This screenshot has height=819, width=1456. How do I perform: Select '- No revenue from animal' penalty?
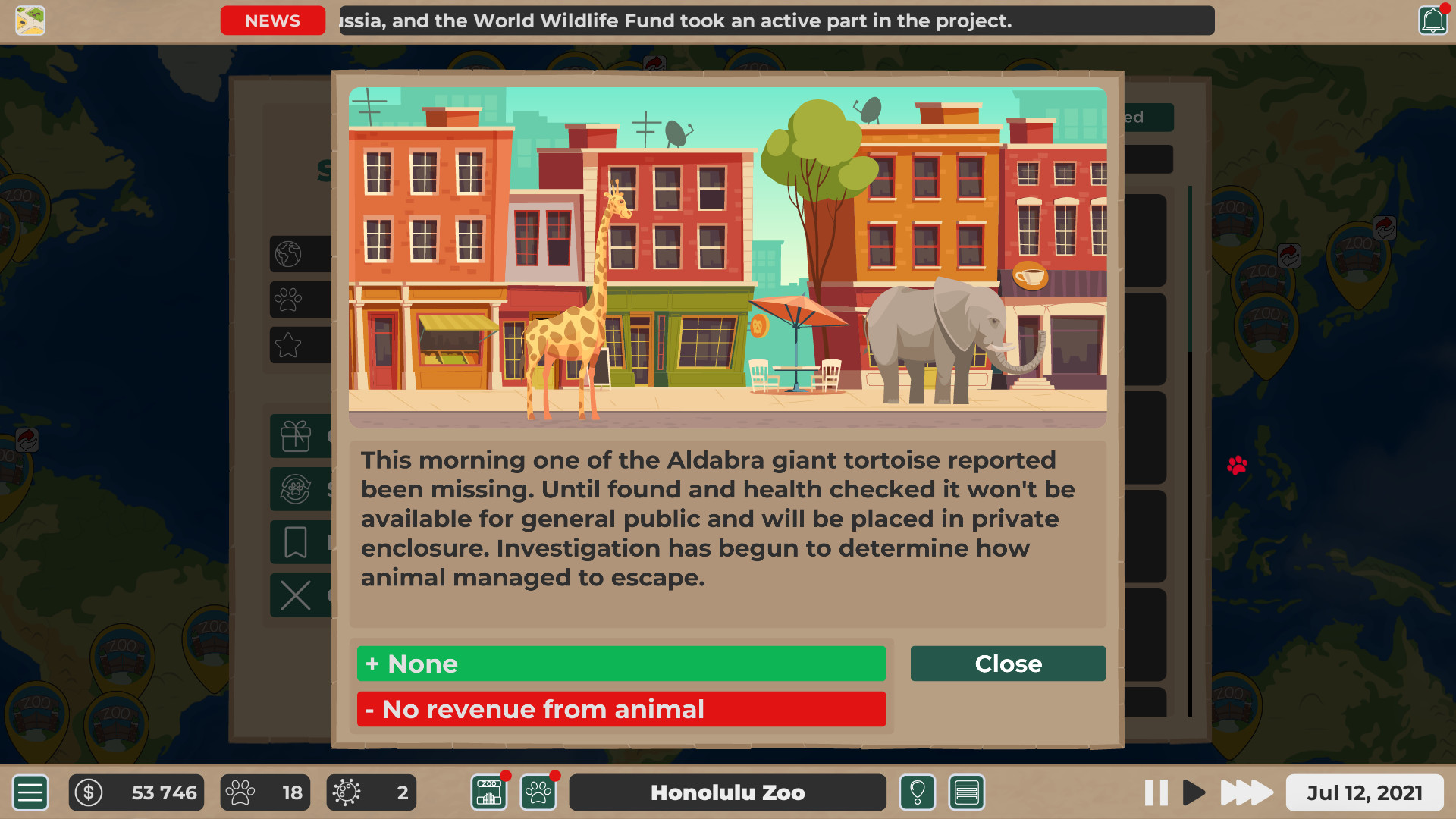coord(620,709)
